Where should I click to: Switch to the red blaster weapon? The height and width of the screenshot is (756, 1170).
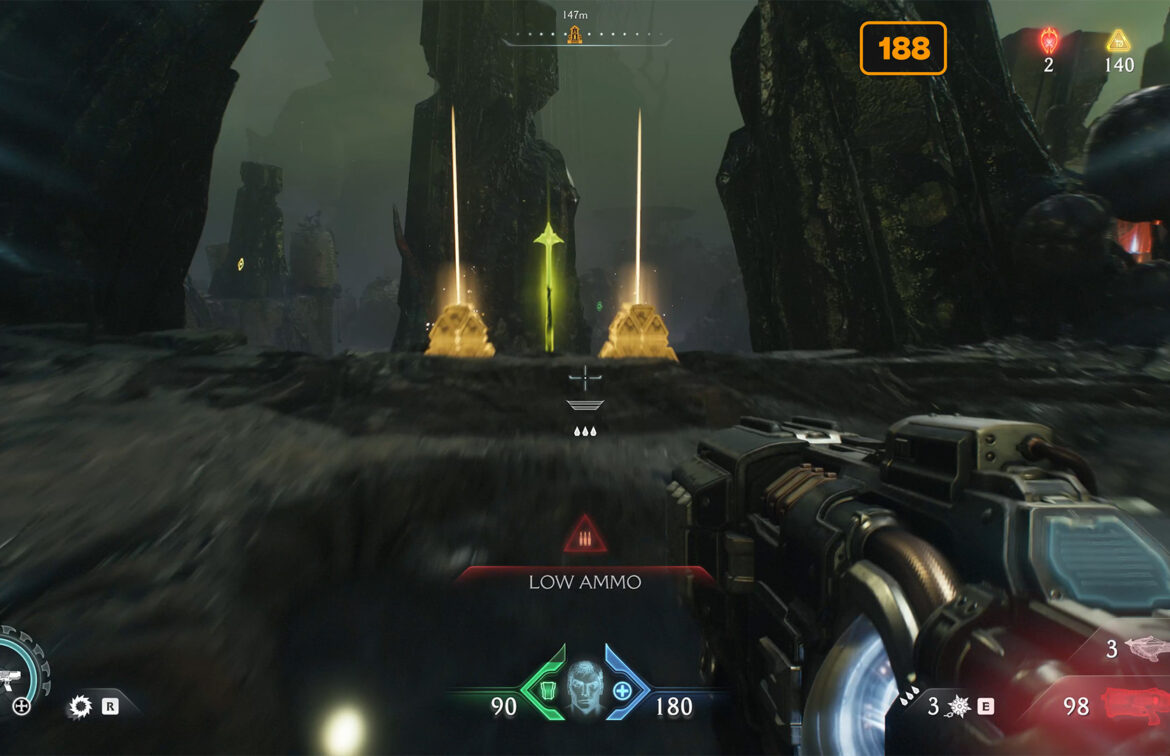[1133, 705]
